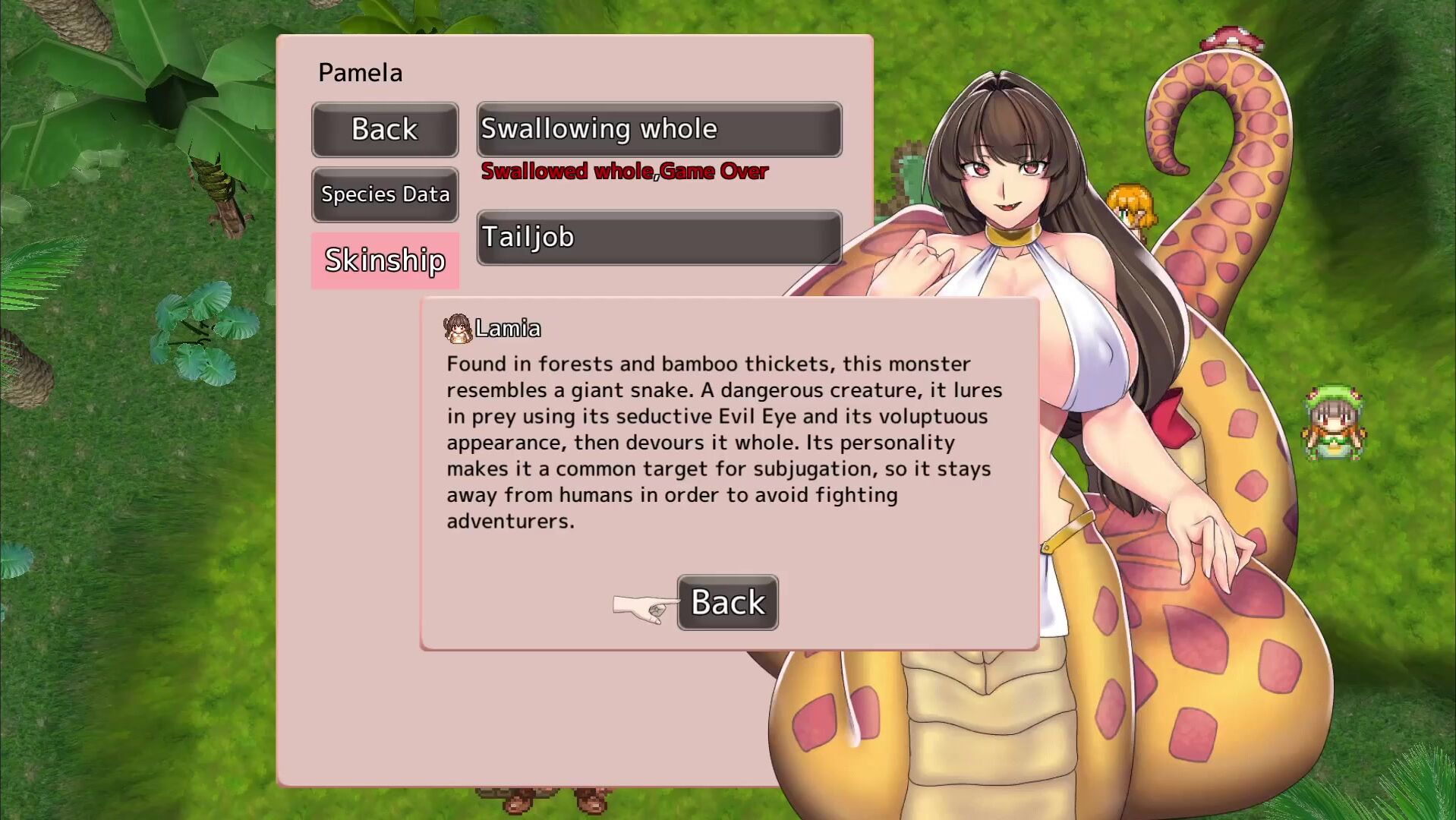This screenshot has height=820, width=1456.
Task: Select the Skinship tab
Action: (385, 260)
